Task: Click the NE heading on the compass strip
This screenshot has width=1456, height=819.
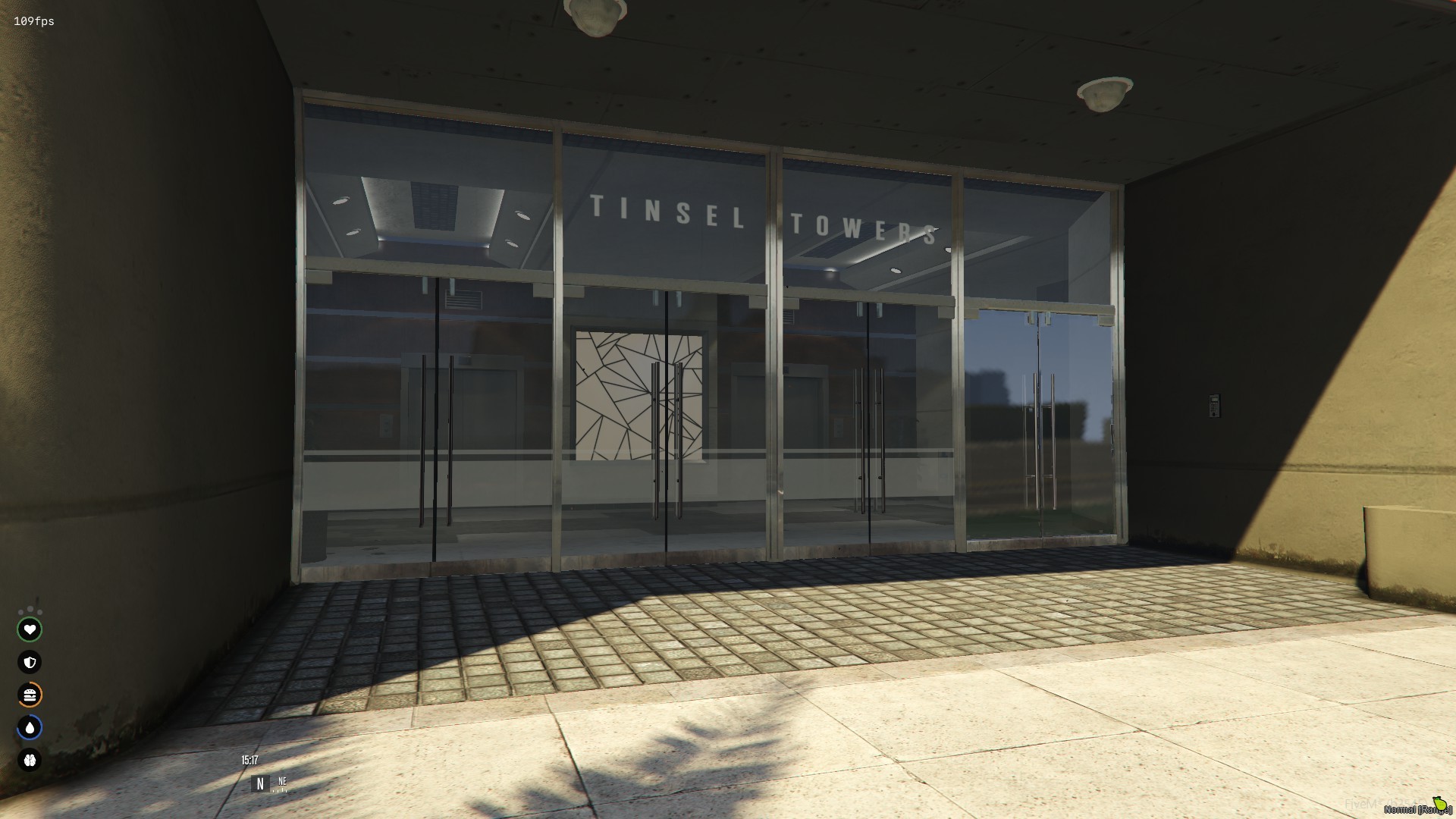Action: click(x=283, y=782)
